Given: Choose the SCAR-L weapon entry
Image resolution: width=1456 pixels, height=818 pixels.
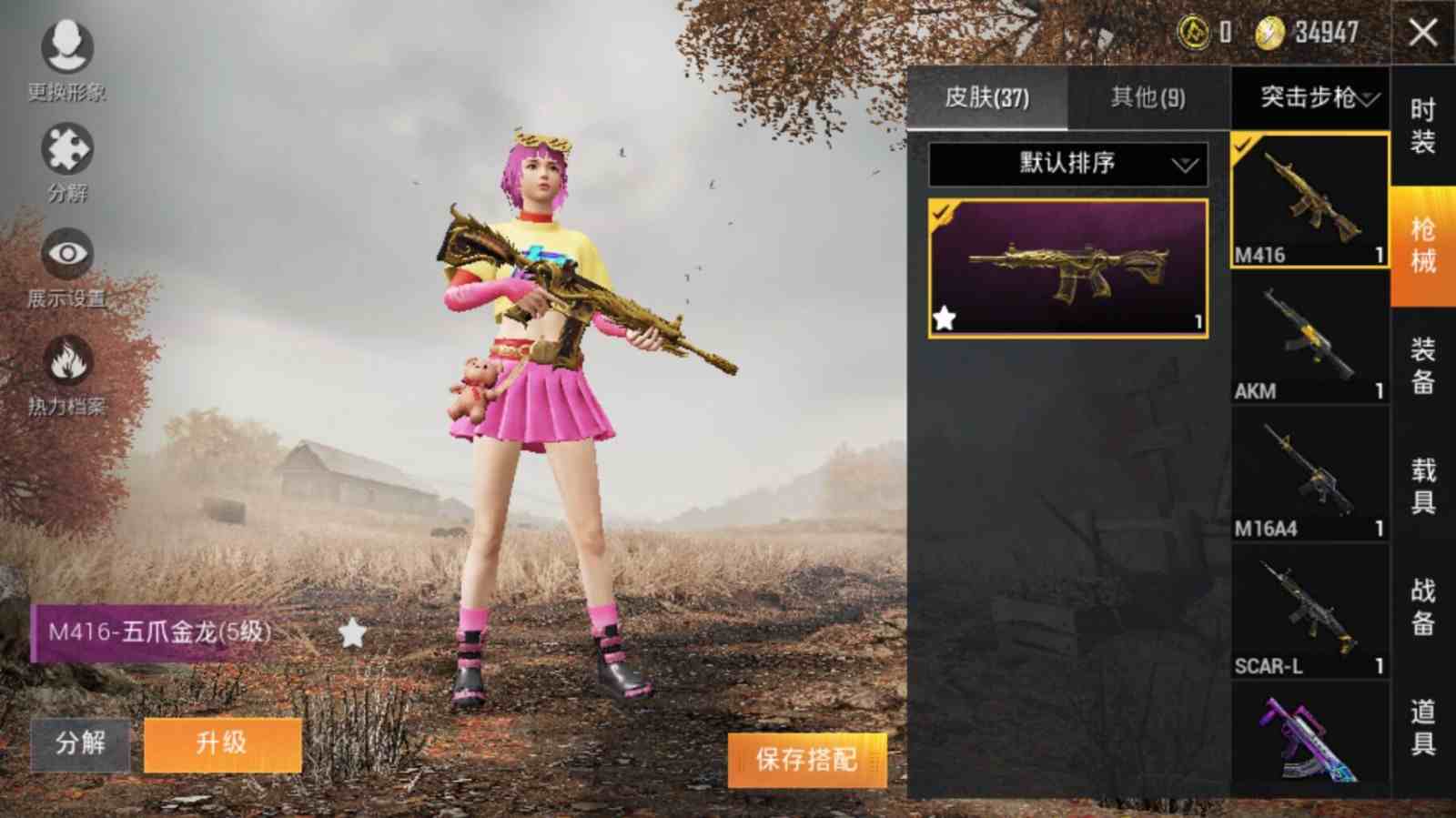Looking at the screenshot, I should click(1309, 612).
